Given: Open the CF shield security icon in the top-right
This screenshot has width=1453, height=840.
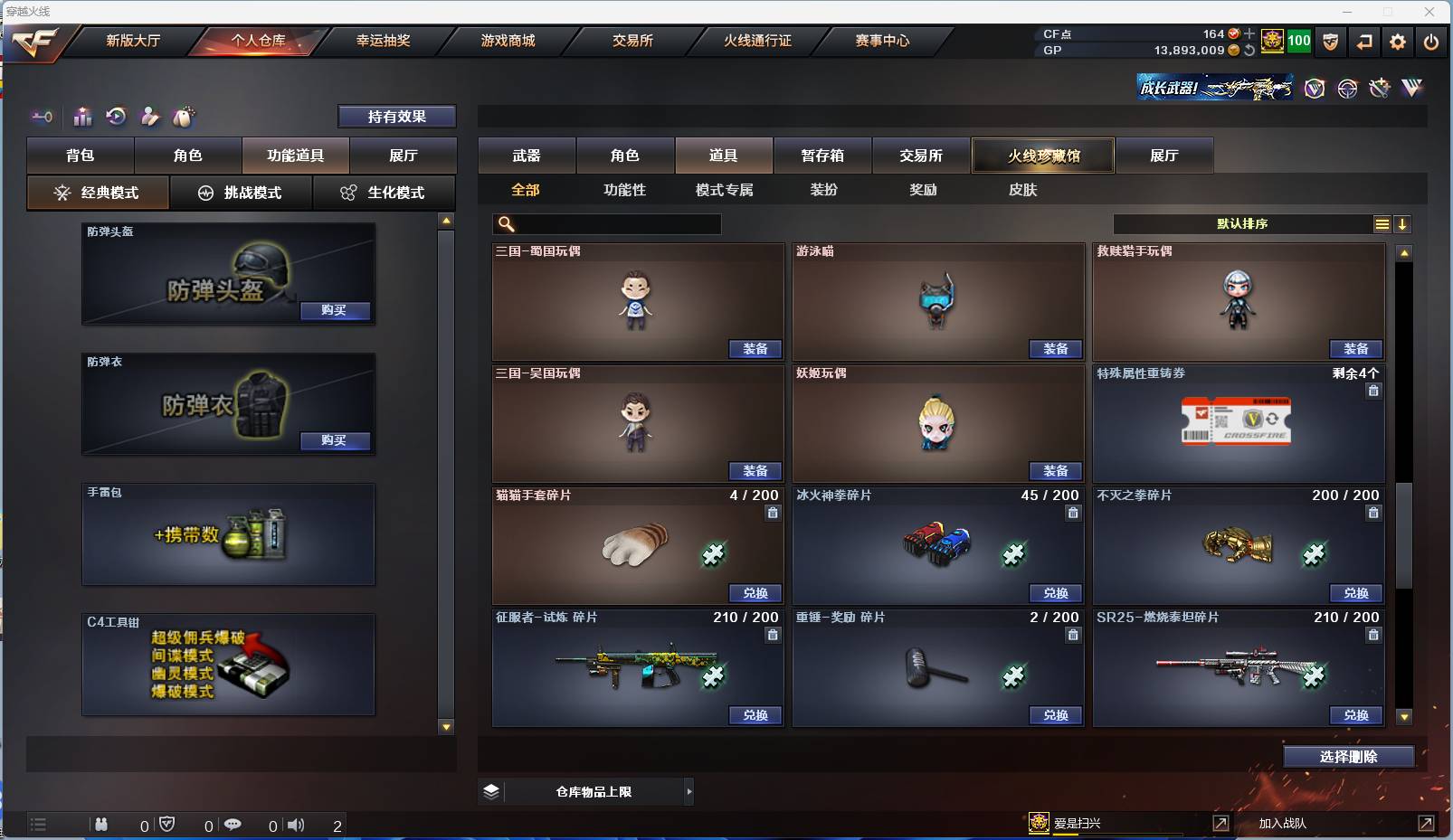Looking at the screenshot, I should click(x=1330, y=41).
